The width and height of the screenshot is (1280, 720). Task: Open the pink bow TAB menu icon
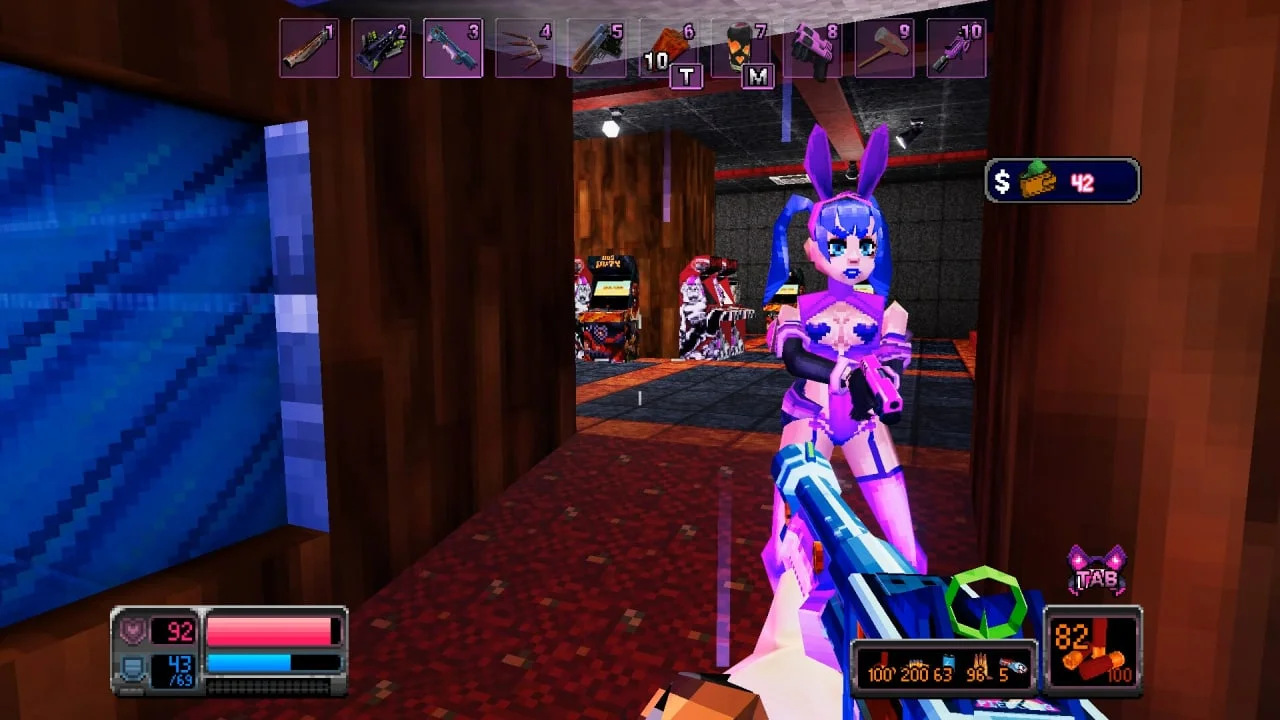coord(1097,570)
